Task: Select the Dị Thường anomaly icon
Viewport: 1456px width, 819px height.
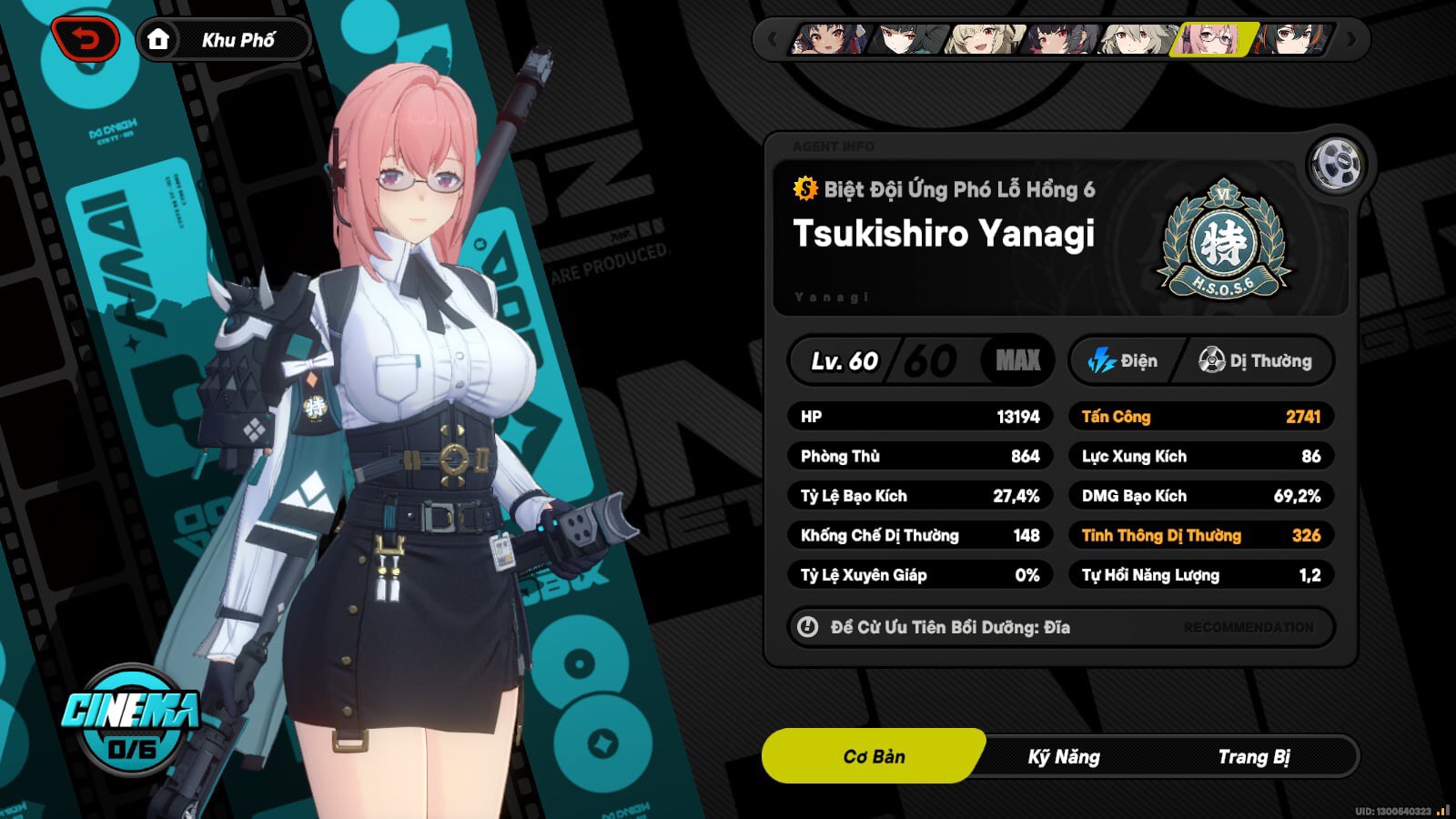Action: [x=1211, y=360]
